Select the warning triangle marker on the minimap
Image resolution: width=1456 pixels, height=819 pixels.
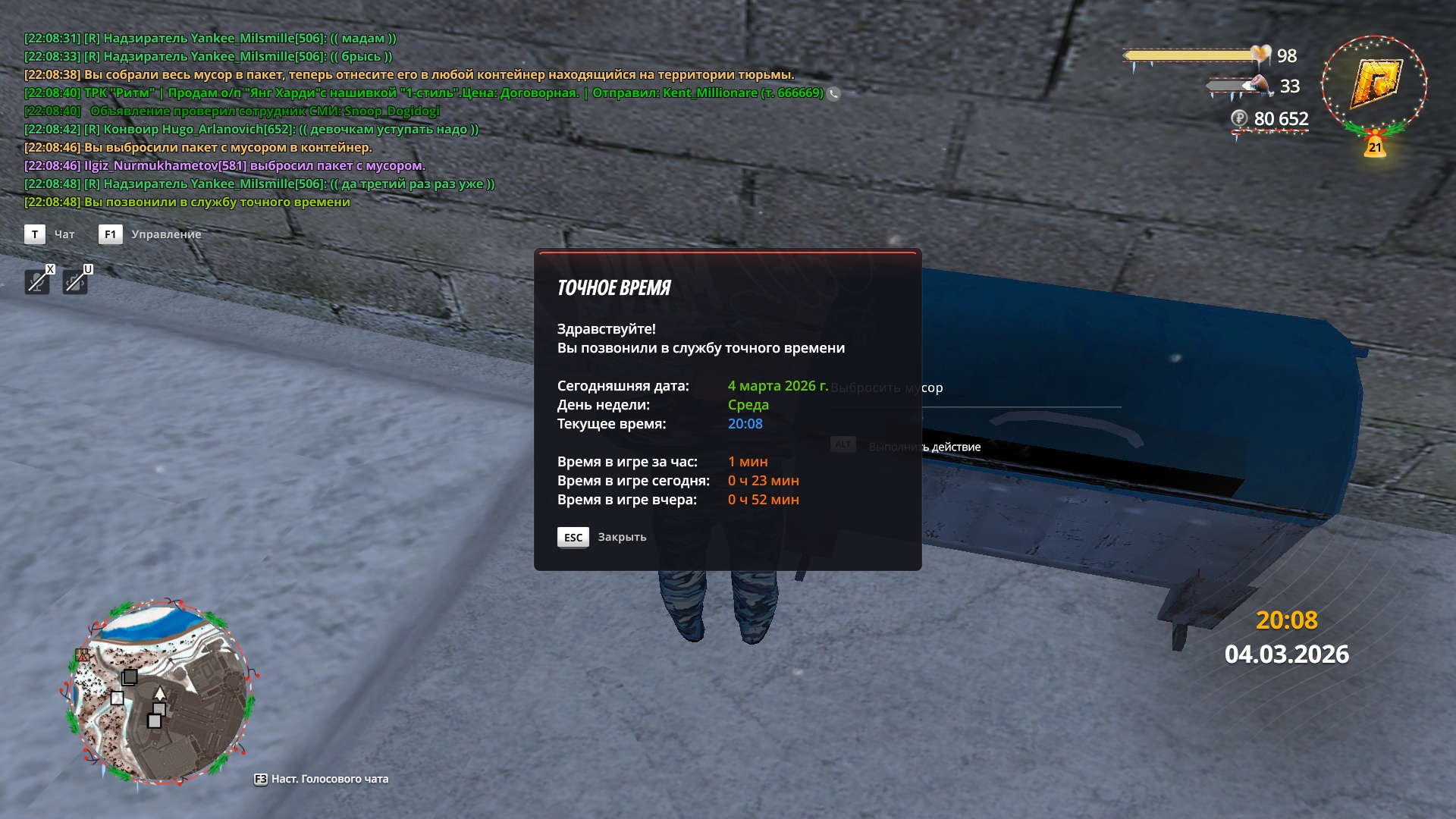(x=83, y=654)
